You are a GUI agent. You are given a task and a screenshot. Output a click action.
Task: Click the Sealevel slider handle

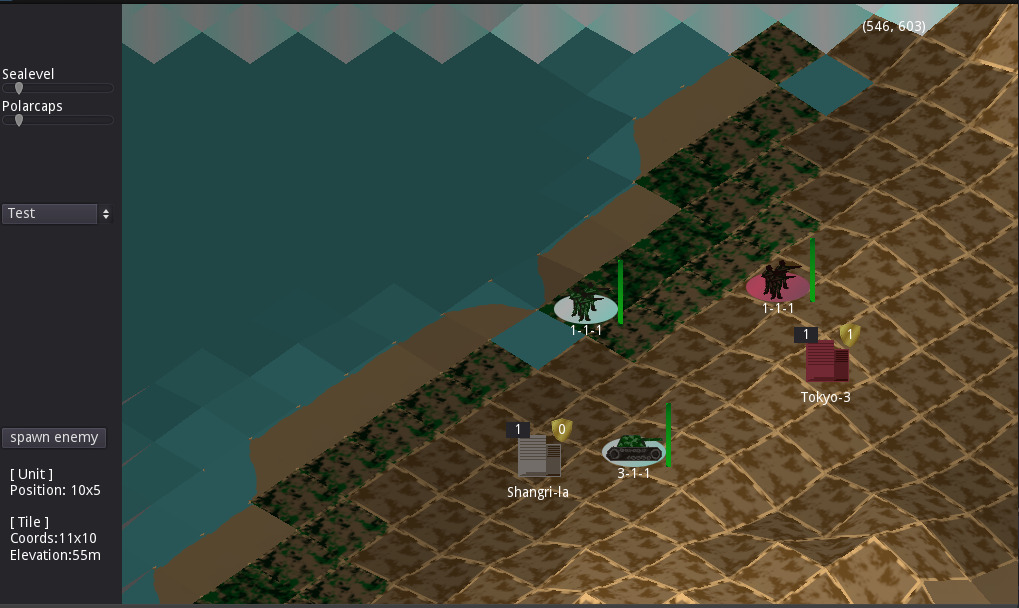click(x=18, y=89)
